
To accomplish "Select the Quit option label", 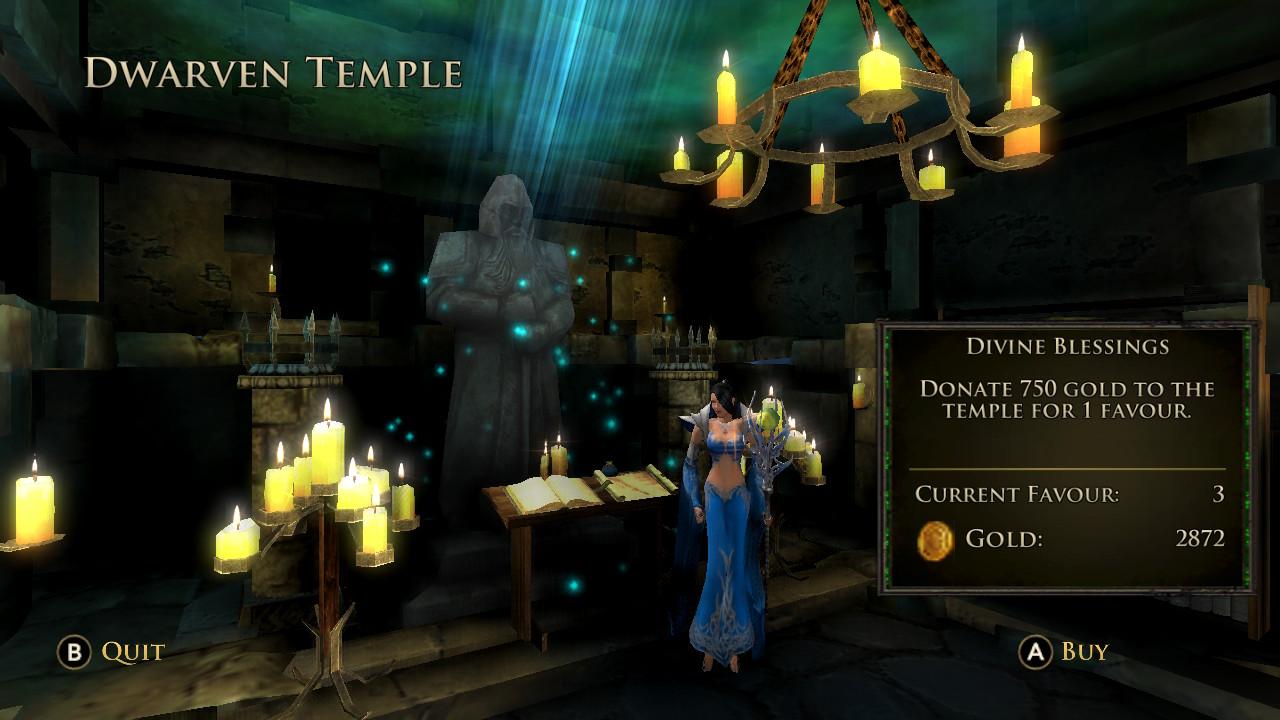I will point(132,653).
